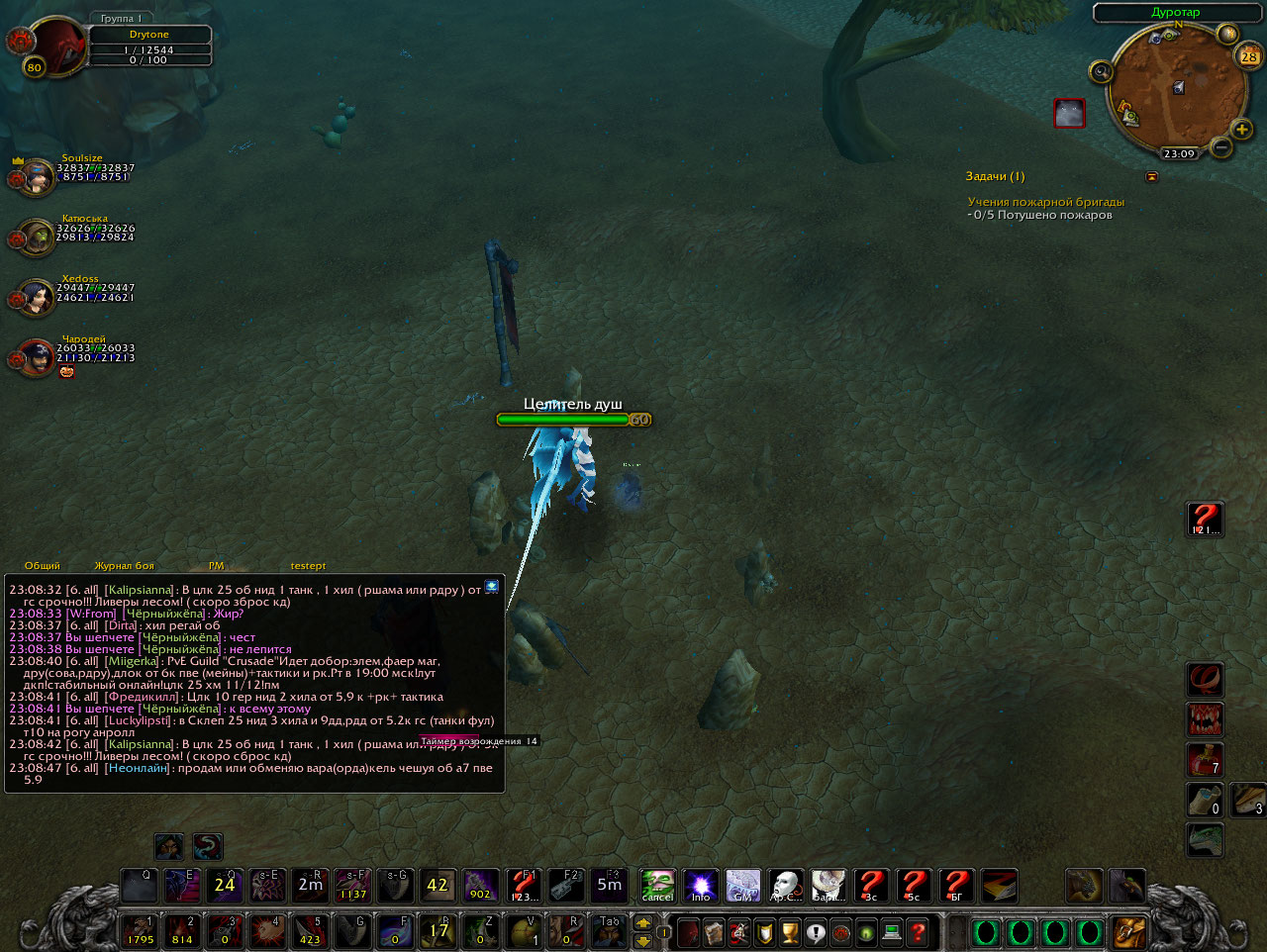Use the Info macro button
Viewport: 1267px width, 952px height.
click(701, 886)
